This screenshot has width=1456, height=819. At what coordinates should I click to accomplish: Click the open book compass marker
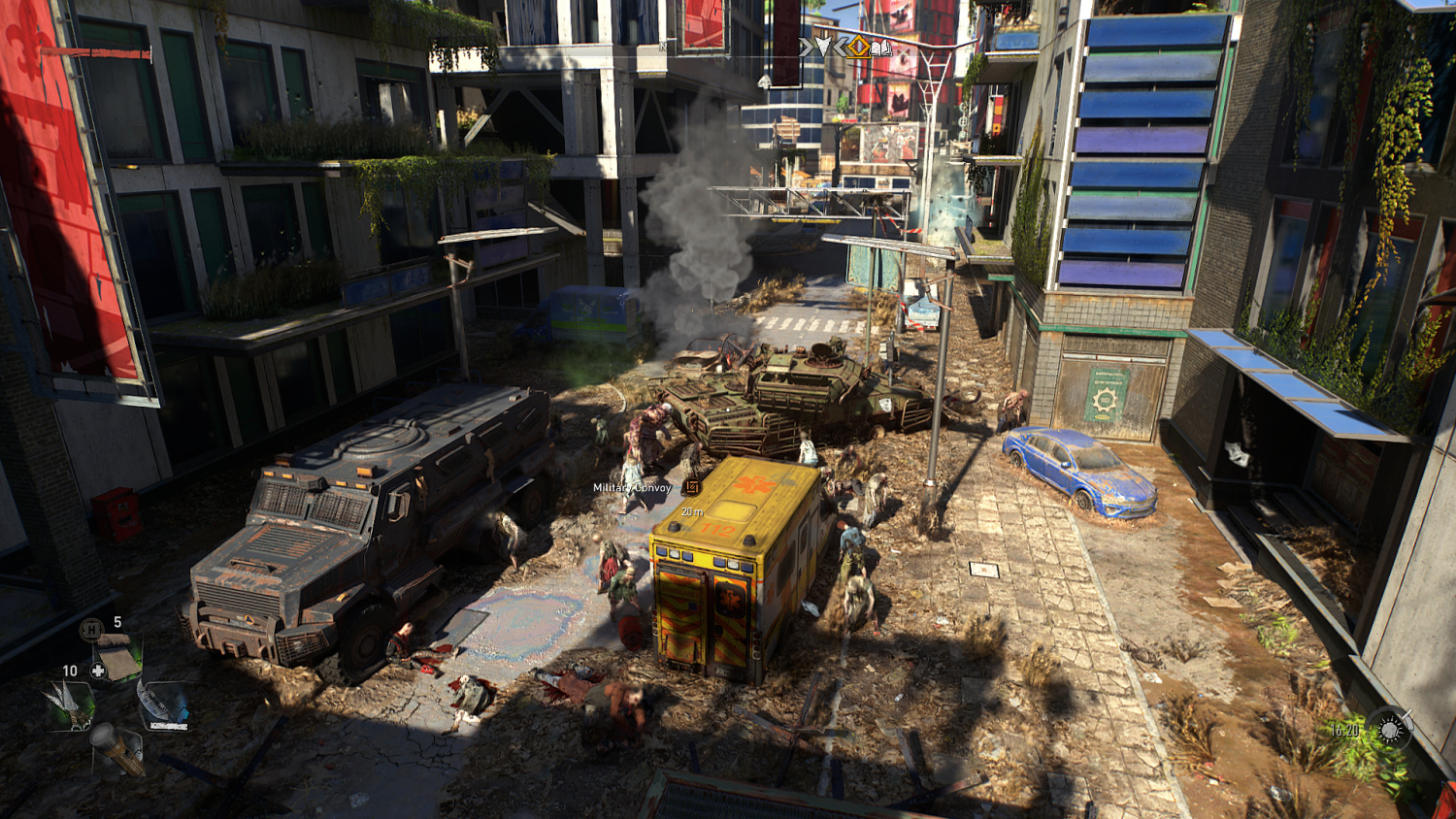(x=880, y=47)
